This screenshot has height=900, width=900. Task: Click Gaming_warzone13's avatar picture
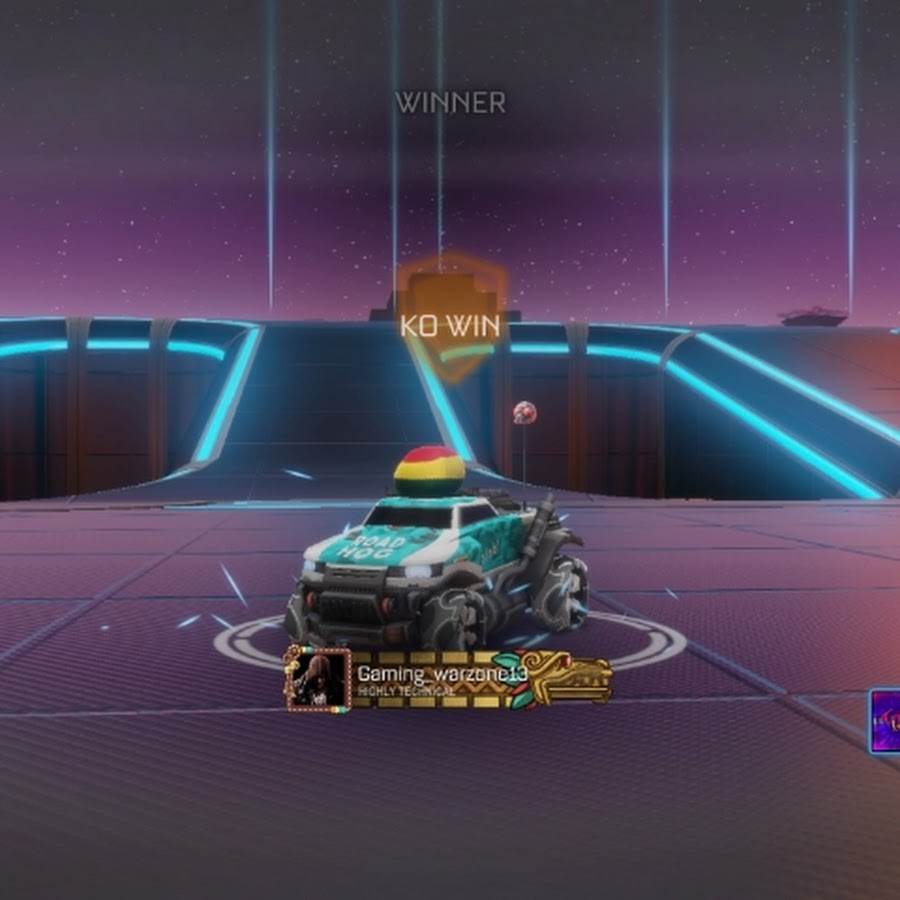click(x=318, y=679)
